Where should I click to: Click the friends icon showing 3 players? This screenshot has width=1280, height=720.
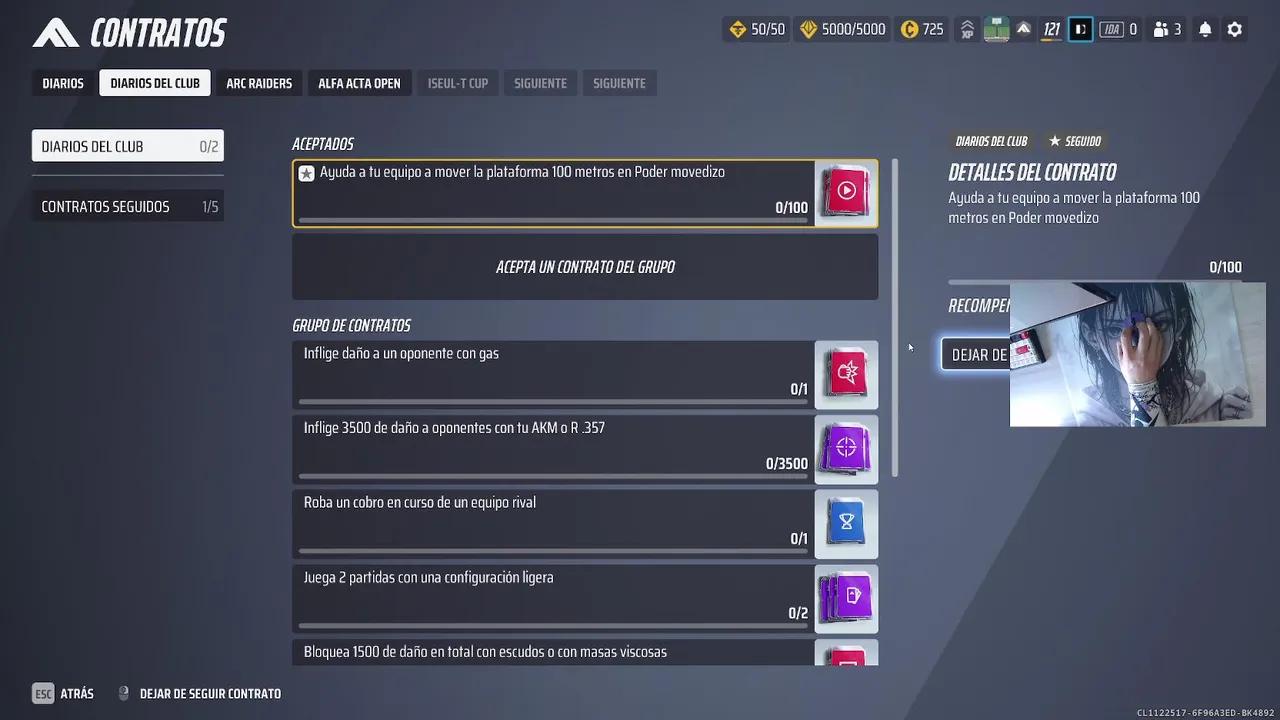[1166, 29]
